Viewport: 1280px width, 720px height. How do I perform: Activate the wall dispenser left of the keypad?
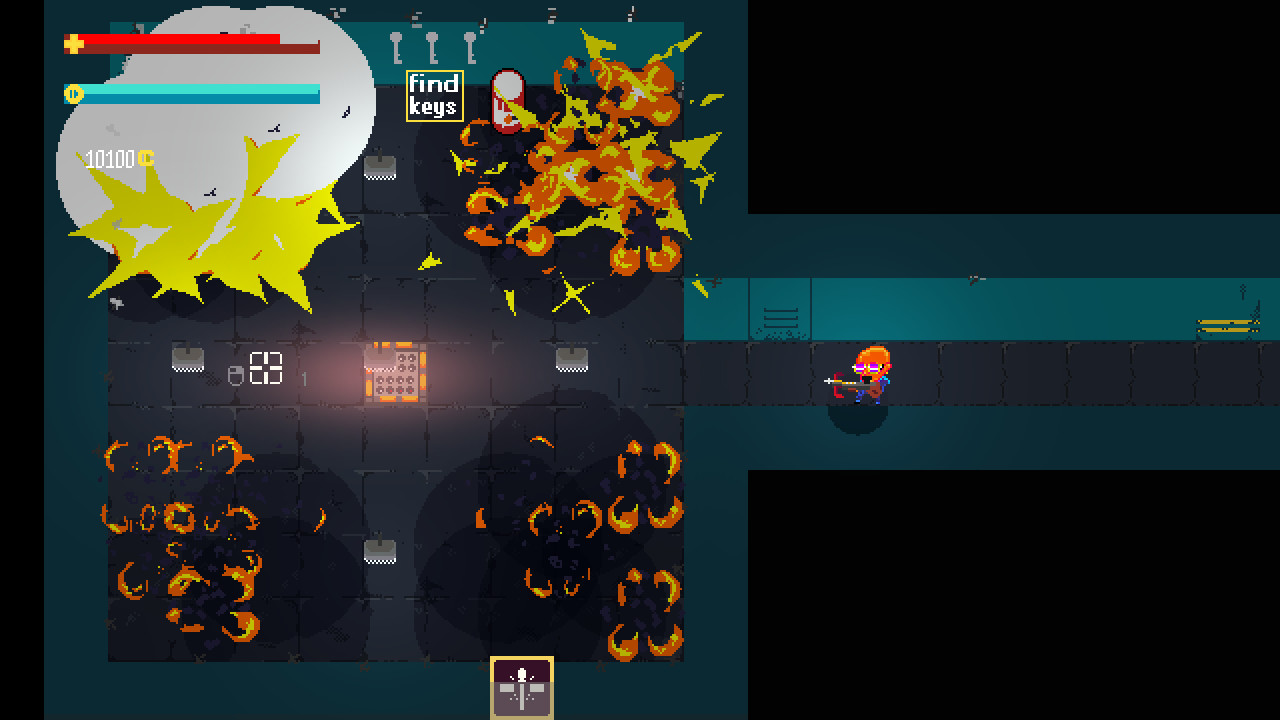189,358
